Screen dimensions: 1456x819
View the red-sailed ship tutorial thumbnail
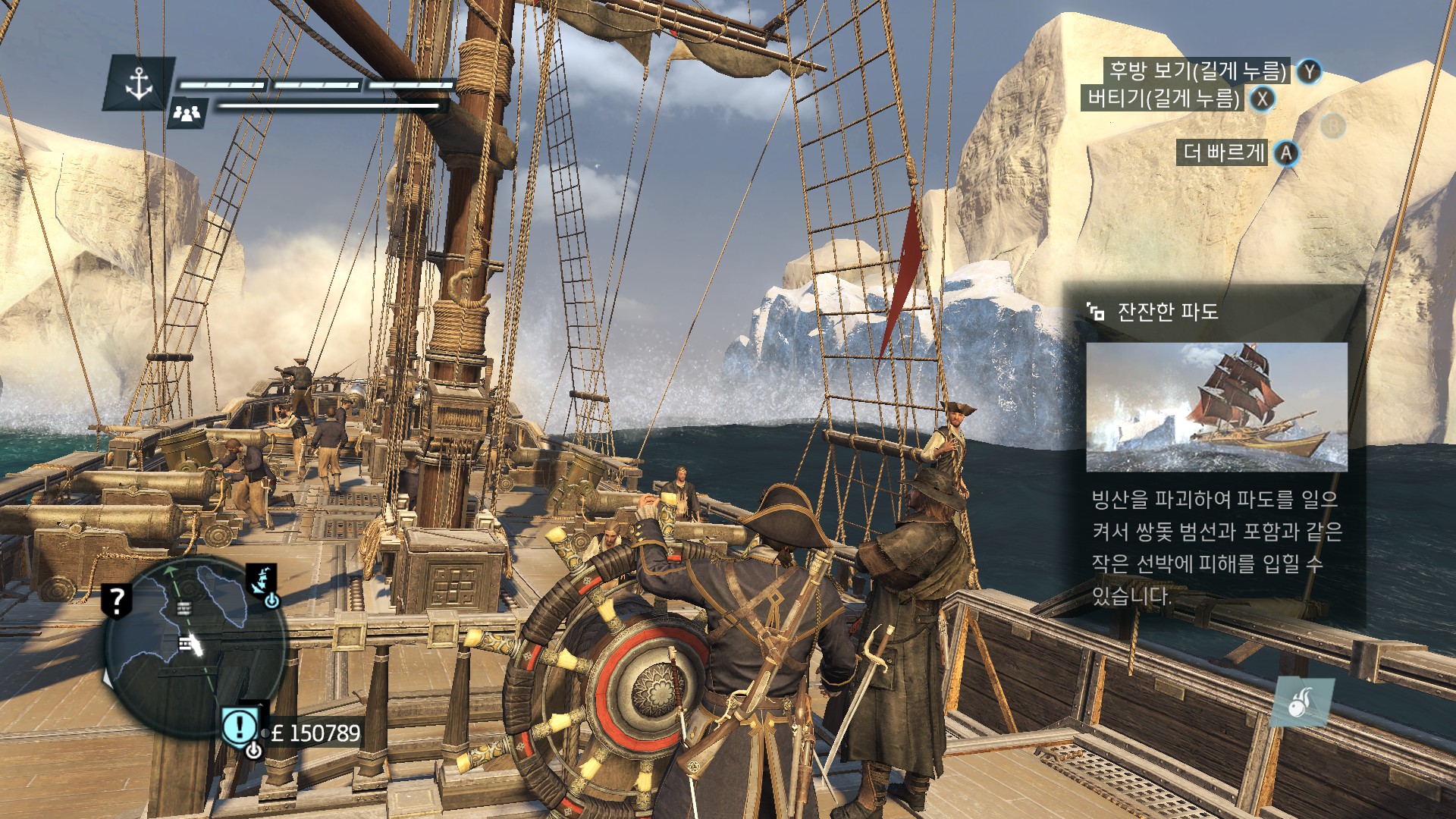1216,407
